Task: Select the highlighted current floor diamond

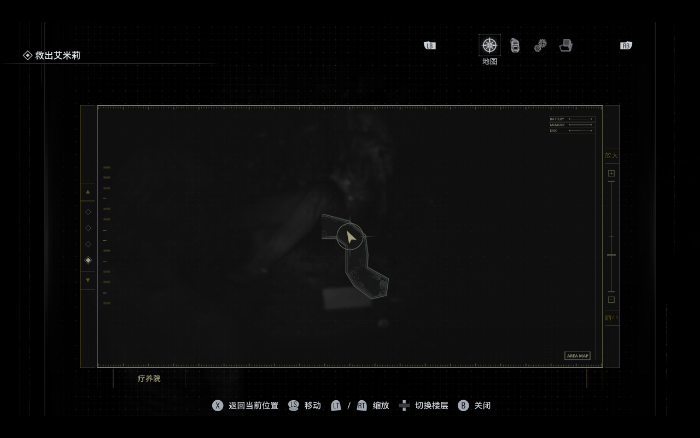Action: pyautogui.click(x=88, y=260)
